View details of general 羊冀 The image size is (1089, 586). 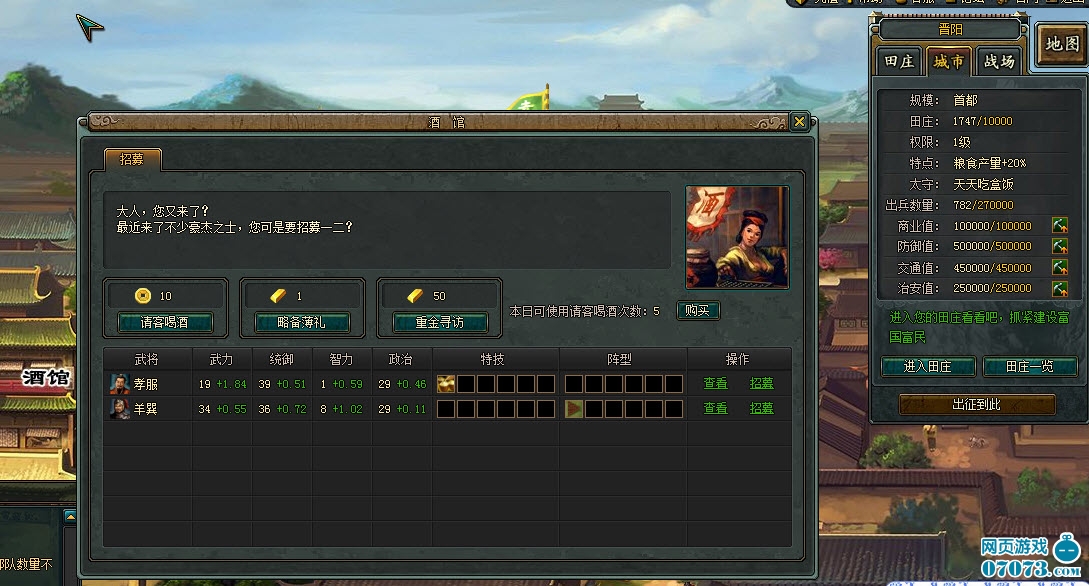(x=715, y=408)
